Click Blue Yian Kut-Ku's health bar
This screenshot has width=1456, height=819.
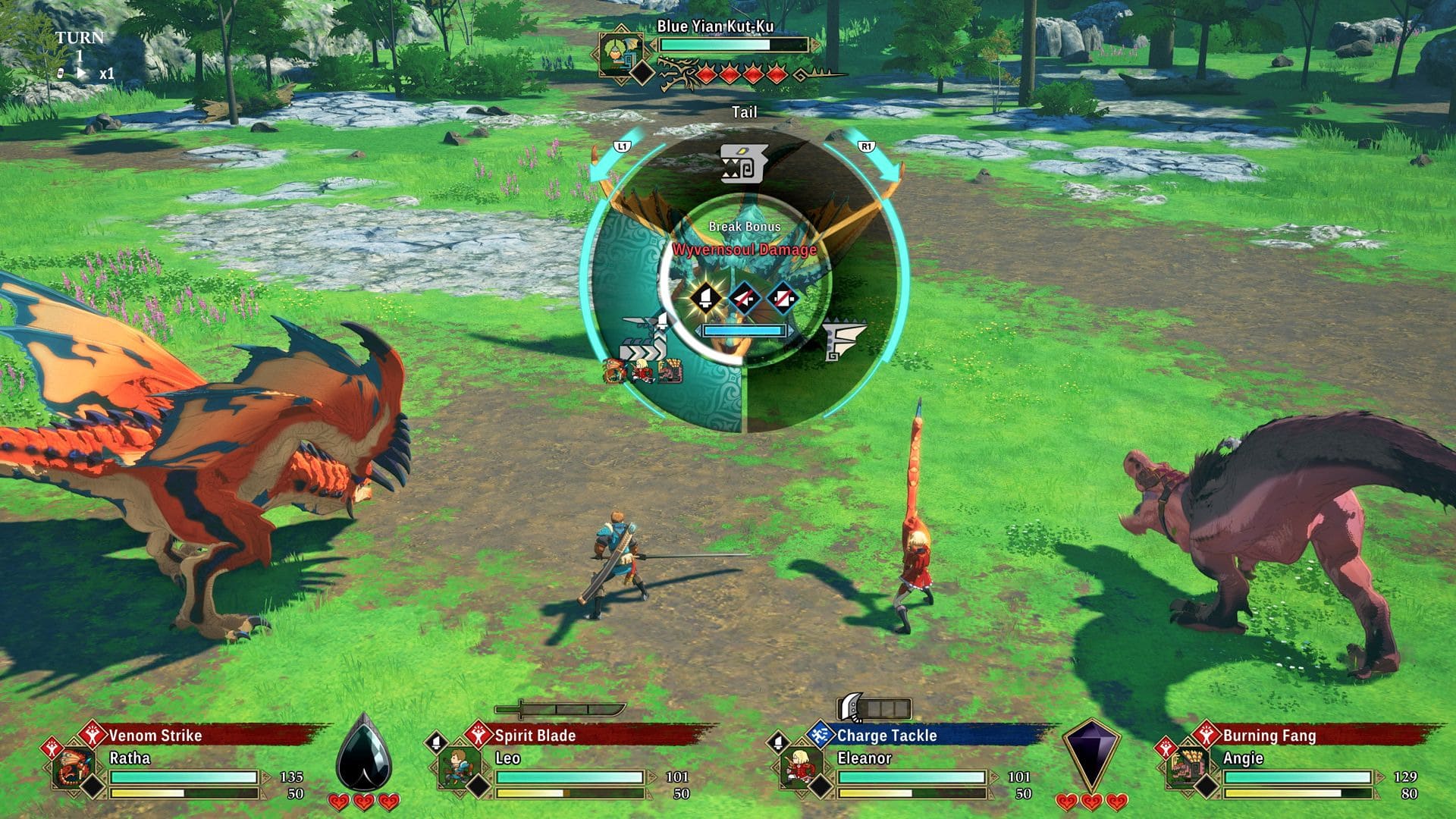click(x=732, y=44)
